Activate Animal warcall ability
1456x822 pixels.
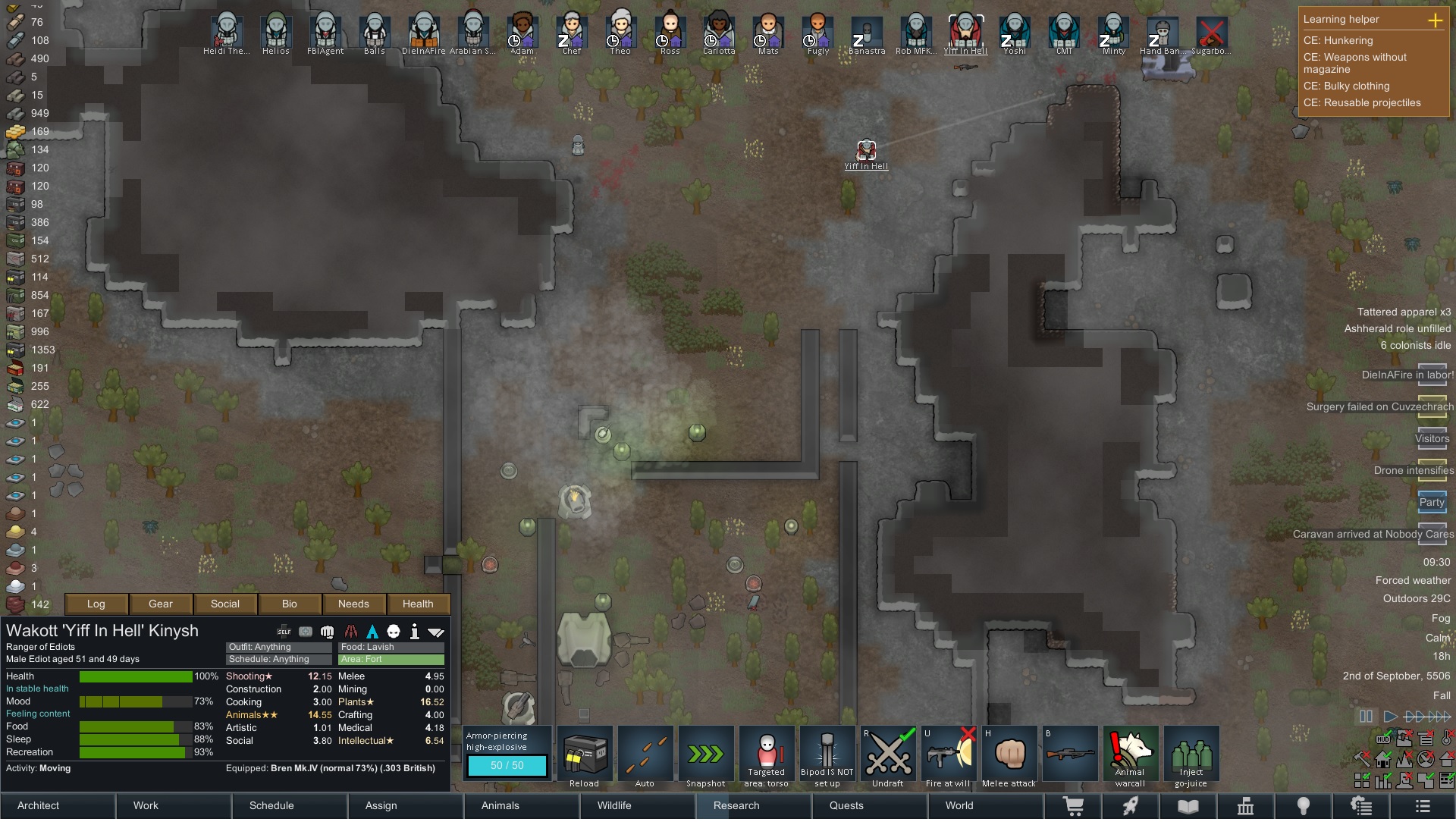pos(1131,754)
